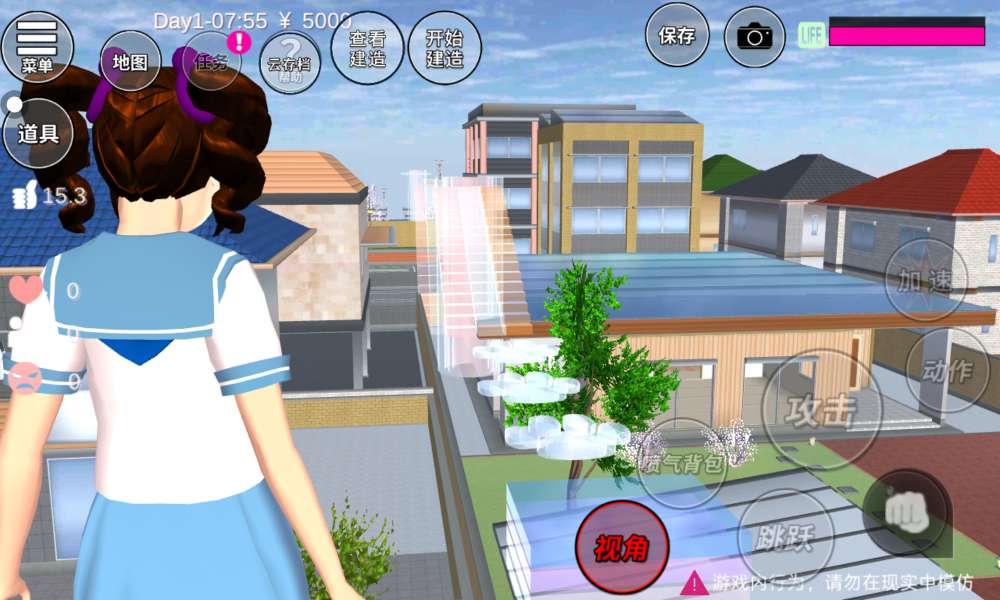Open the 道具 items bag

pyautogui.click(x=38, y=133)
